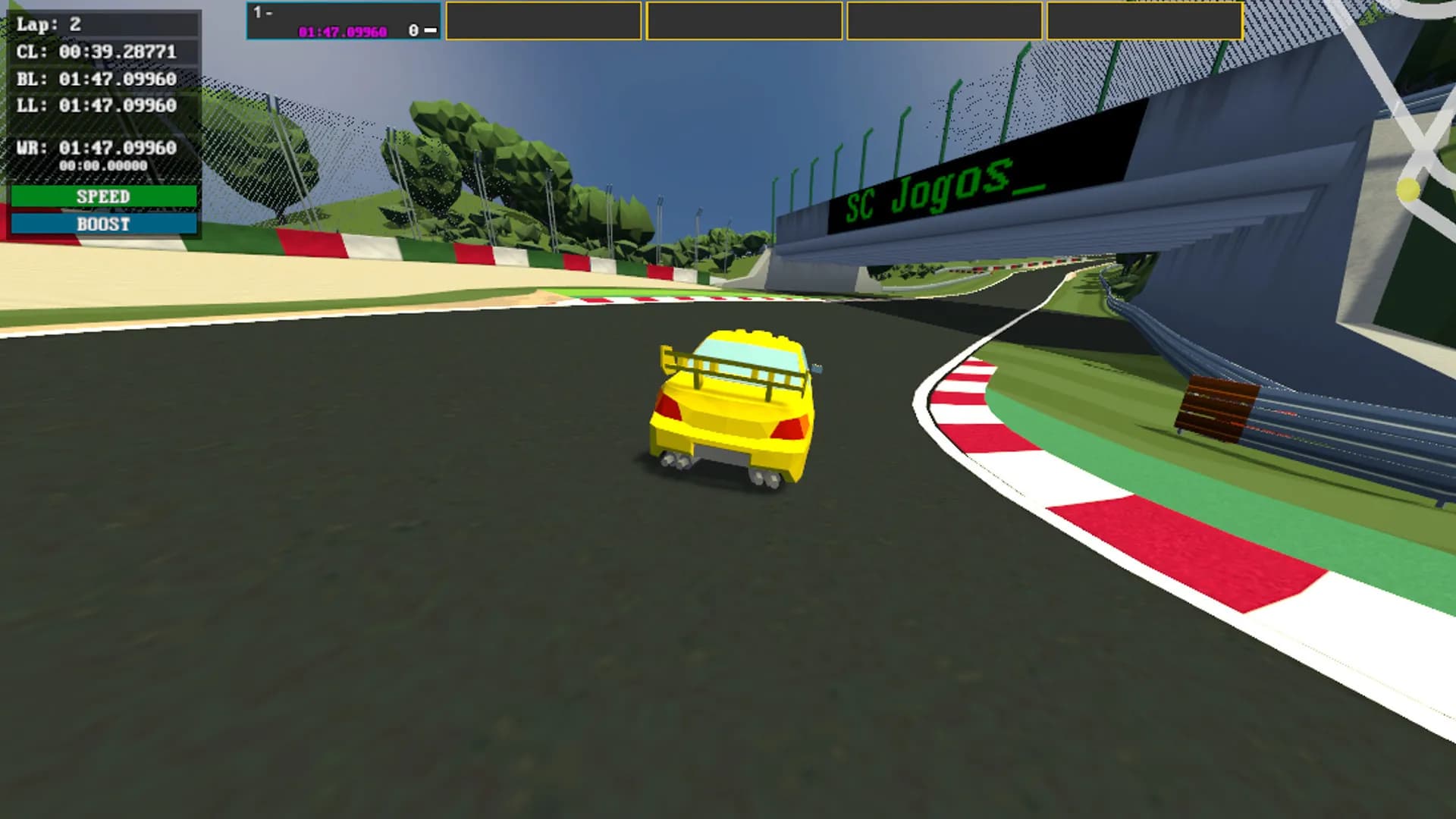The width and height of the screenshot is (1456, 819).
Task: Select the first-place leaderboard entry
Action: click(x=344, y=21)
